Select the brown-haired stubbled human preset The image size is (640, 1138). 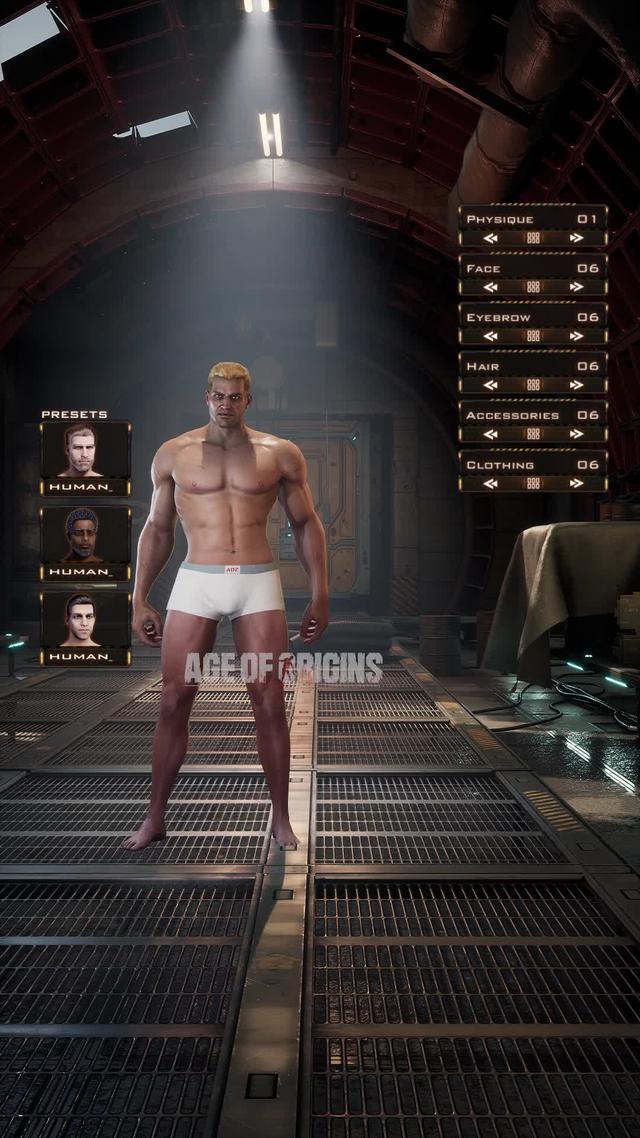point(85,452)
